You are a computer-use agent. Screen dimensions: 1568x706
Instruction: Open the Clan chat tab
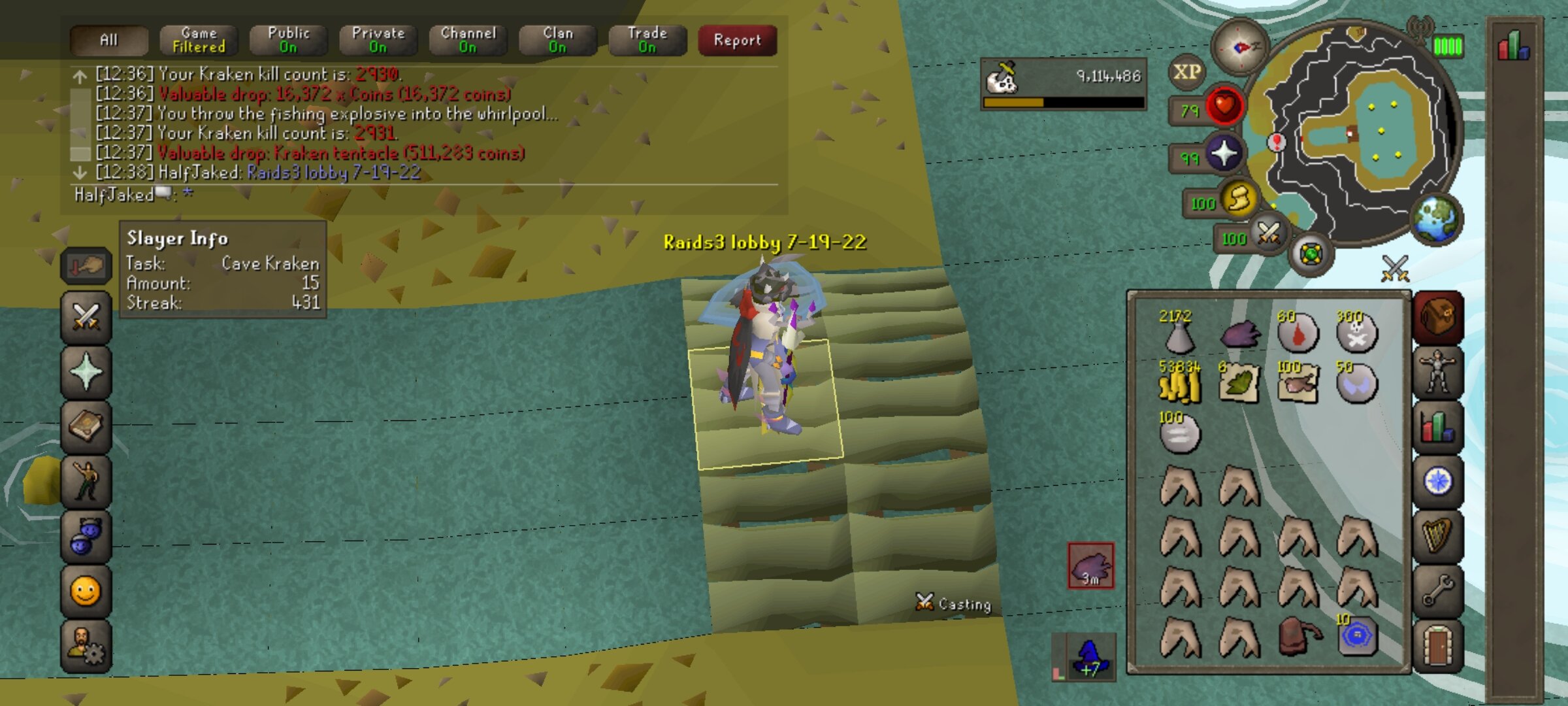click(557, 41)
